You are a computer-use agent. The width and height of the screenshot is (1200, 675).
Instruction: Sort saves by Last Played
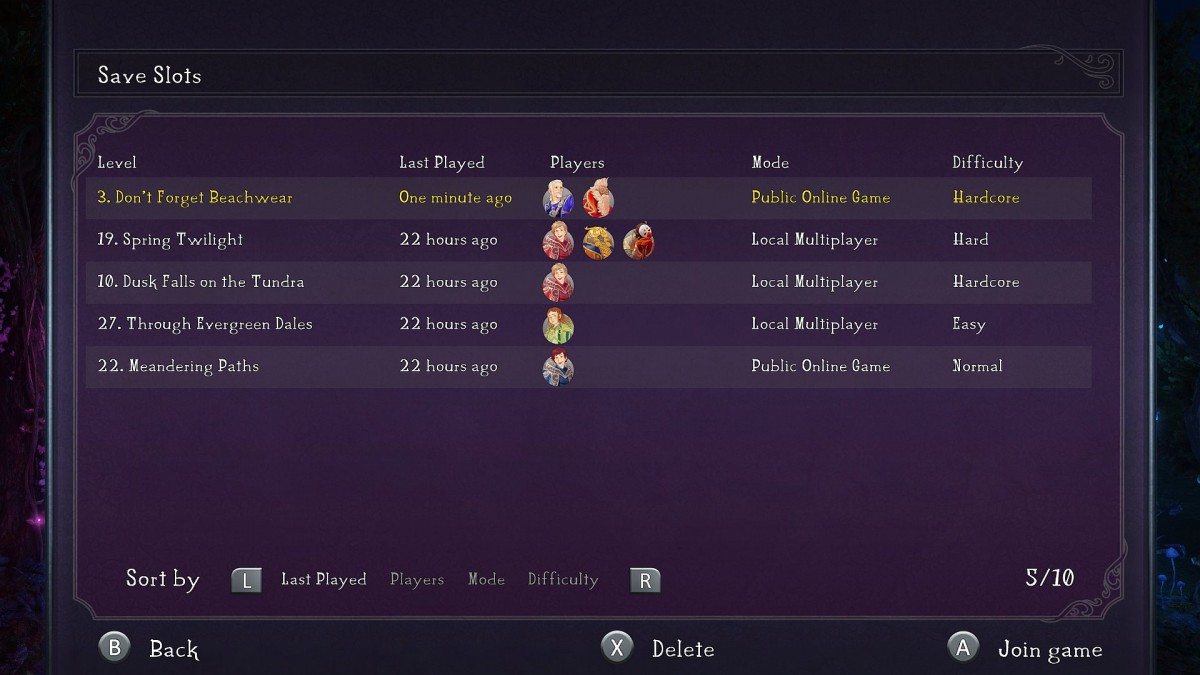click(x=323, y=580)
